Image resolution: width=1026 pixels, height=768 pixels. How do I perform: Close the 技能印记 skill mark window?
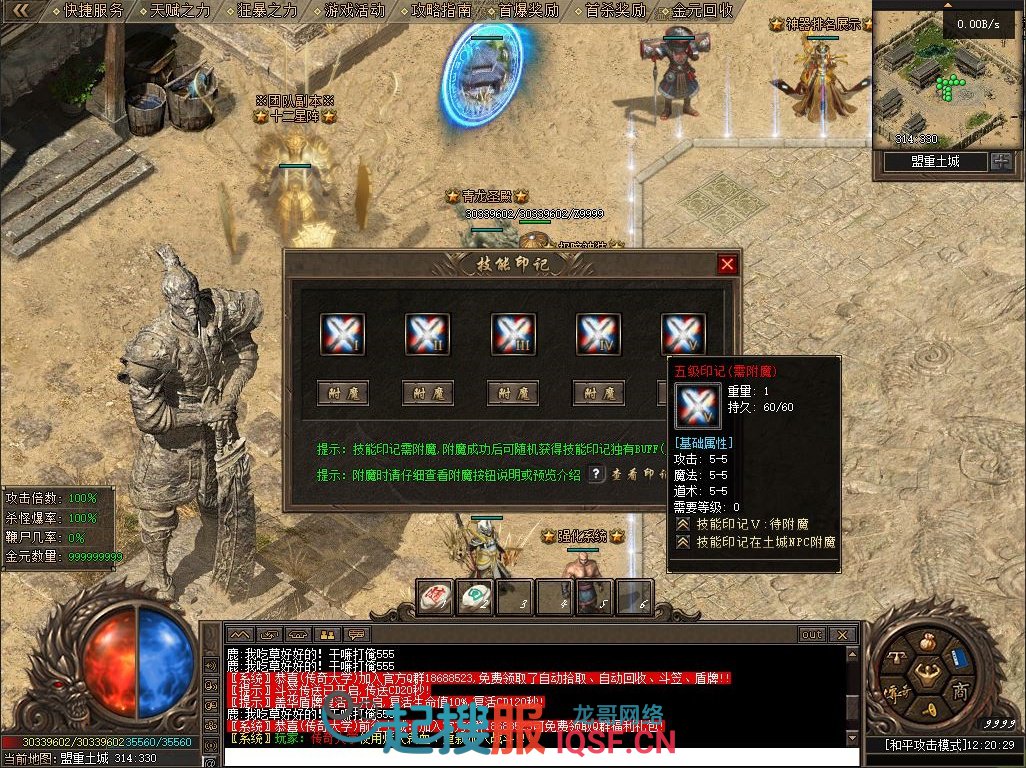[727, 264]
